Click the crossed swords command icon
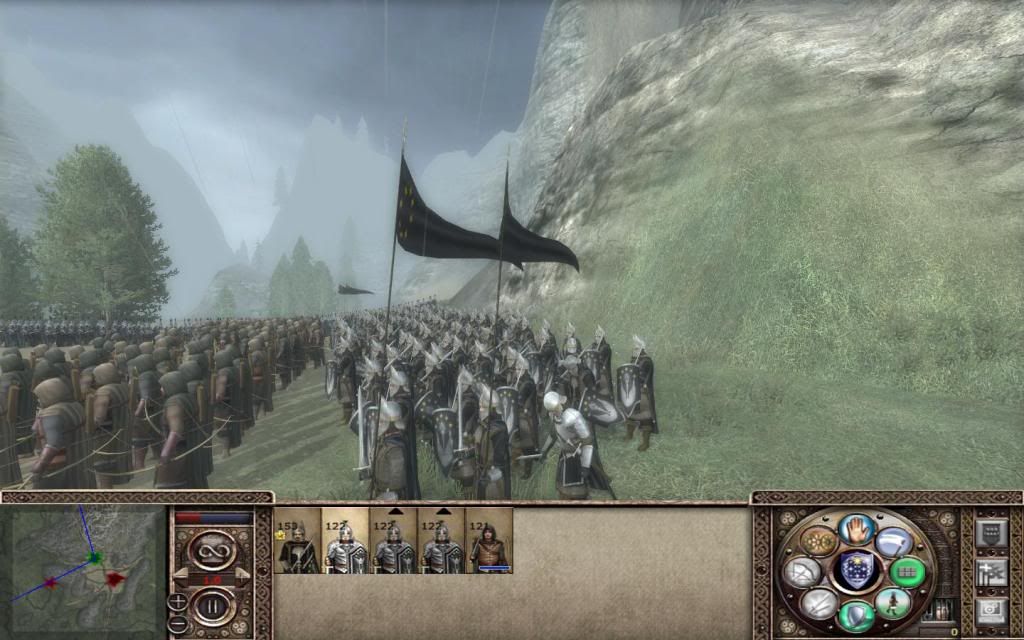Image resolution: width=1024 pixels, height=640 pixels. pos(818,602)
